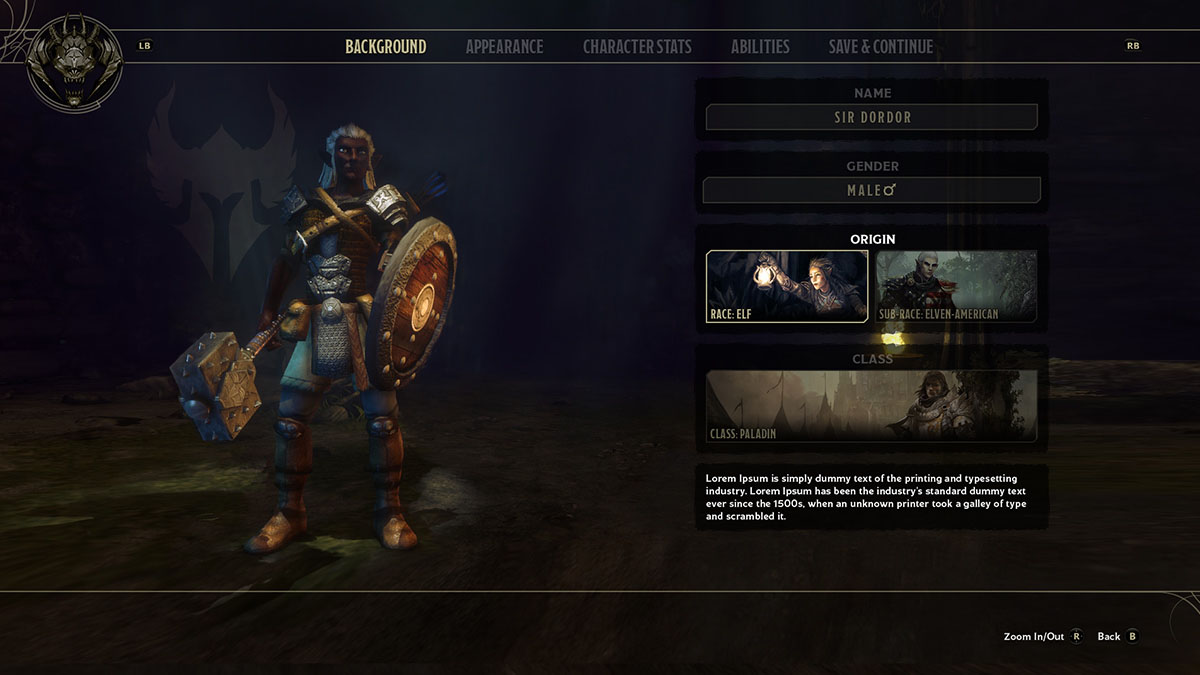1200x675 pixels.
Task: Select the Abilities tab
Action: coord(760,47)
